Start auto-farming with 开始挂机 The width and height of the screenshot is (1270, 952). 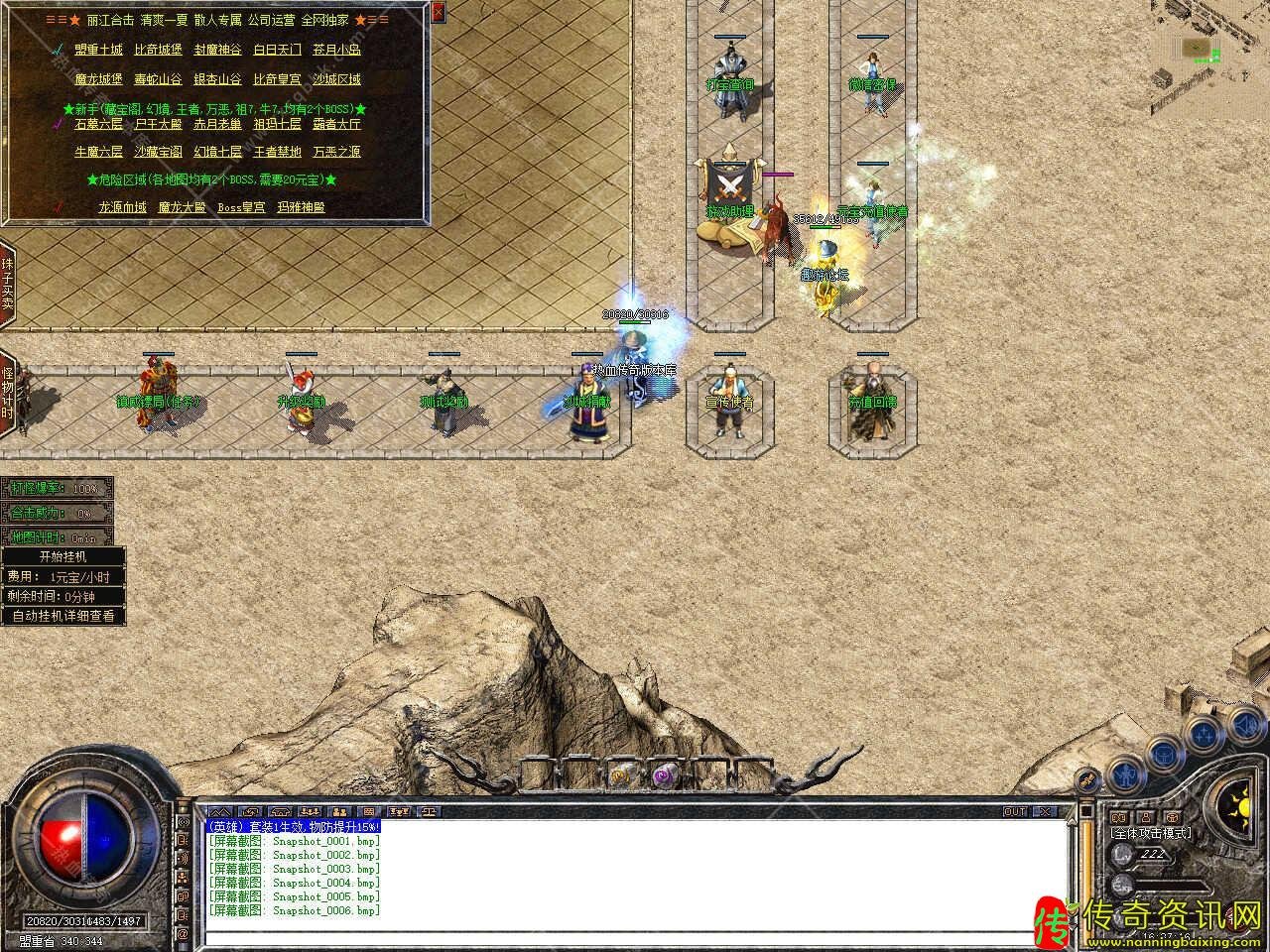[x=63, y=557]
